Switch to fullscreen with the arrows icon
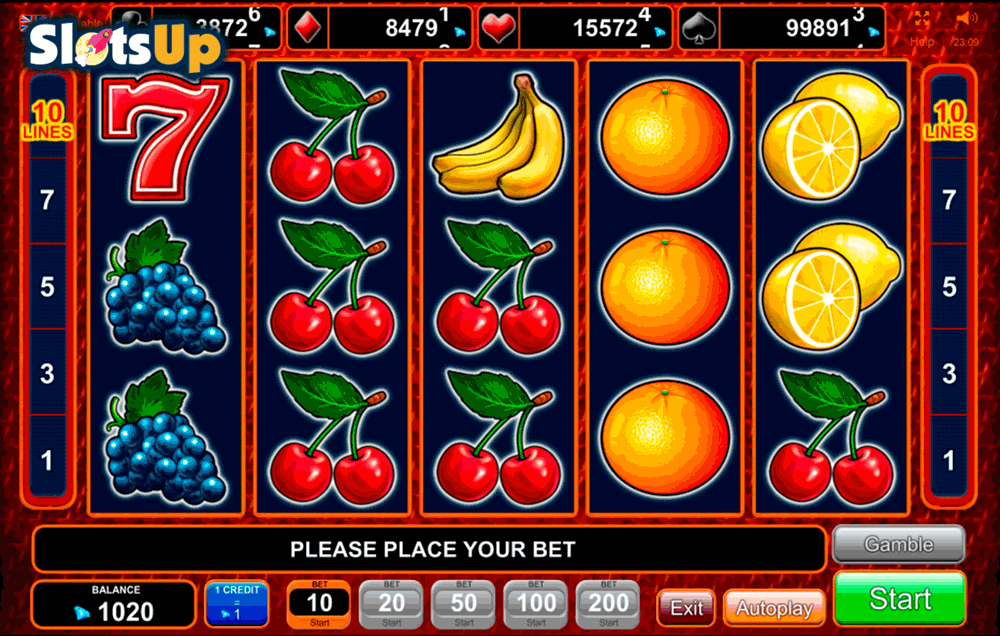The height and width of the screenshot is (636, 1000). (922, 18)
